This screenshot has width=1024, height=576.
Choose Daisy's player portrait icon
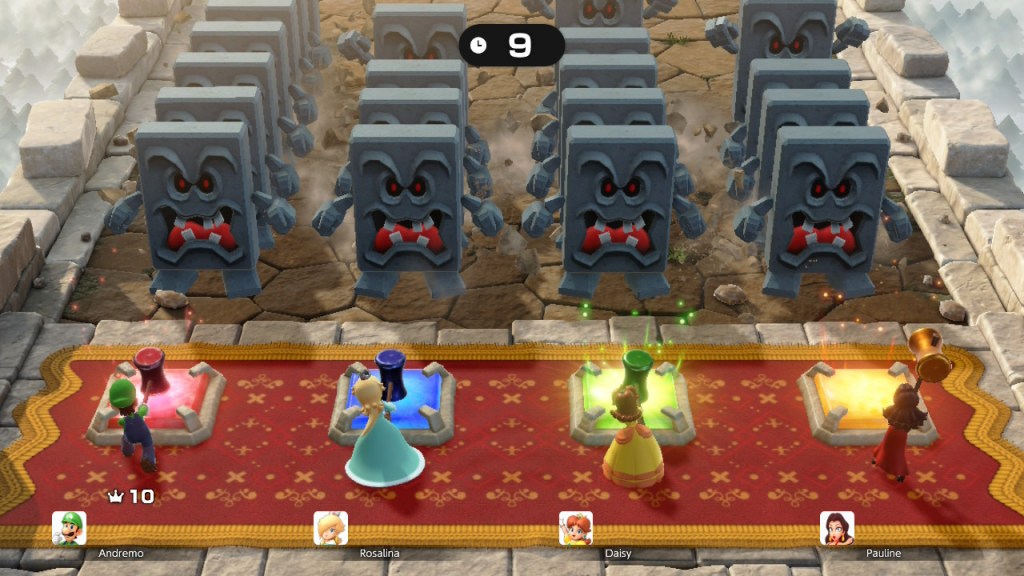point(575,528)
